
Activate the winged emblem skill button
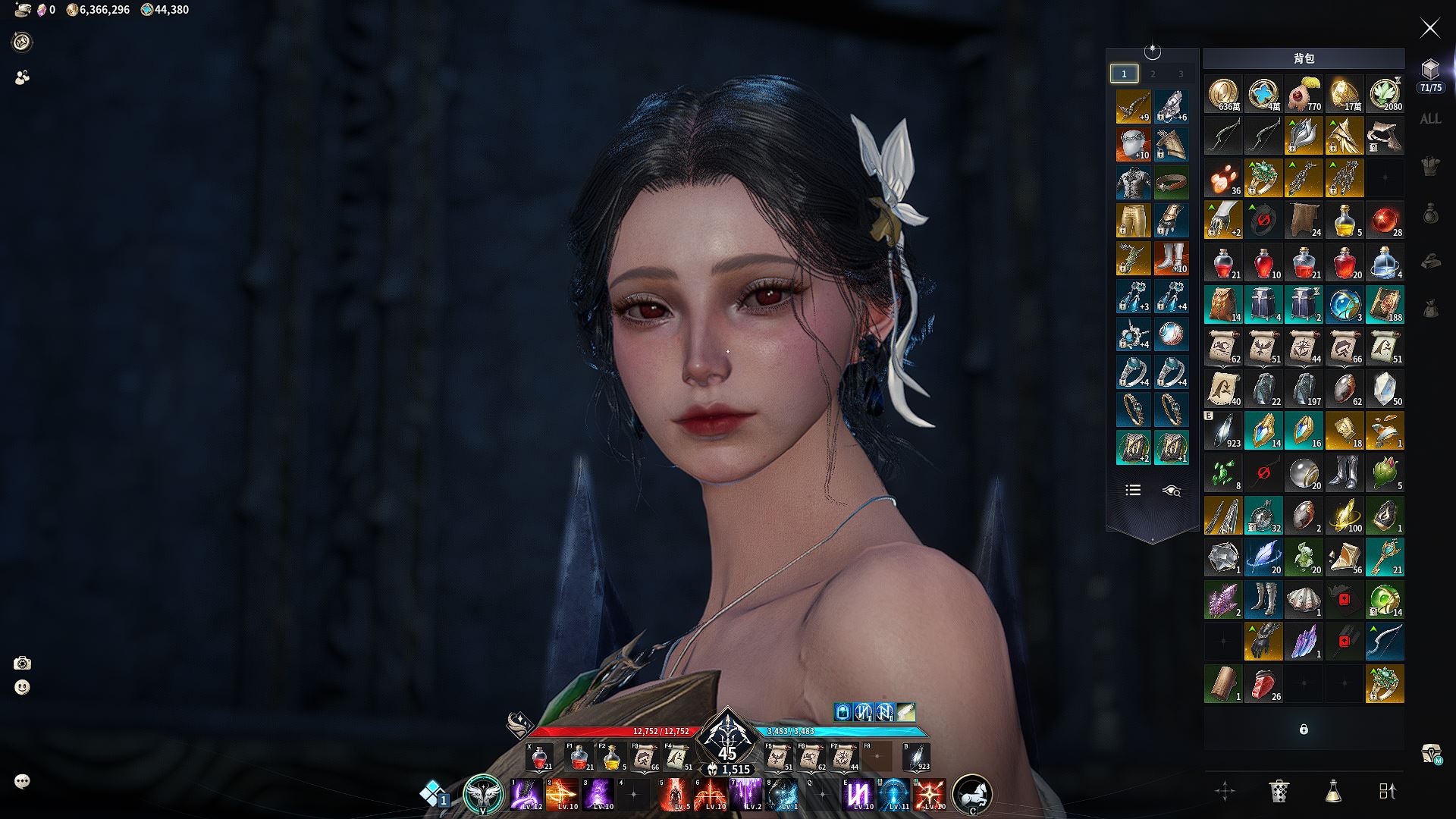coord(483,794)
